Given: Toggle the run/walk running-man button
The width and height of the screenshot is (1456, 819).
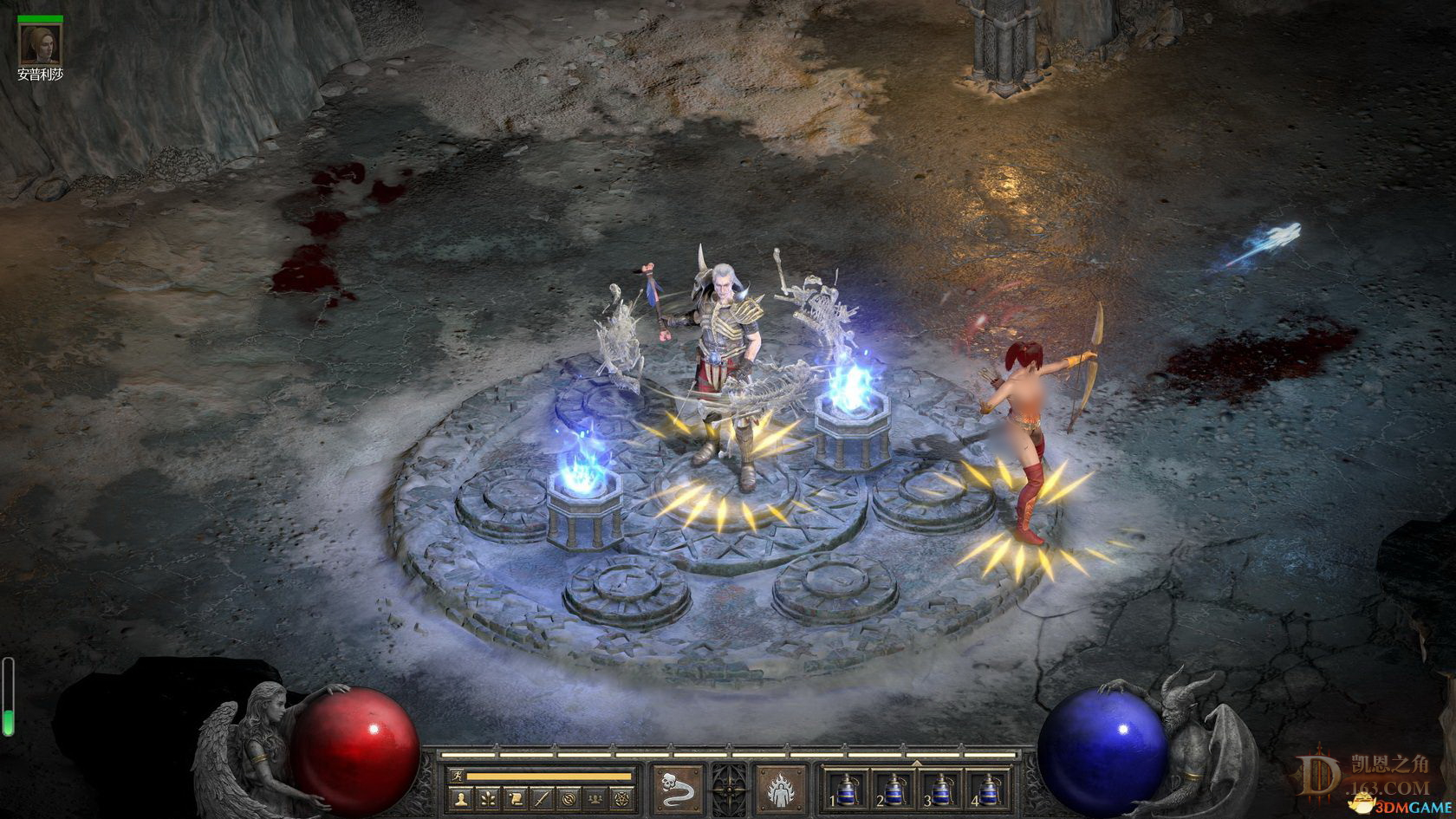Looking at the screenshot, I should coord(456,775).
